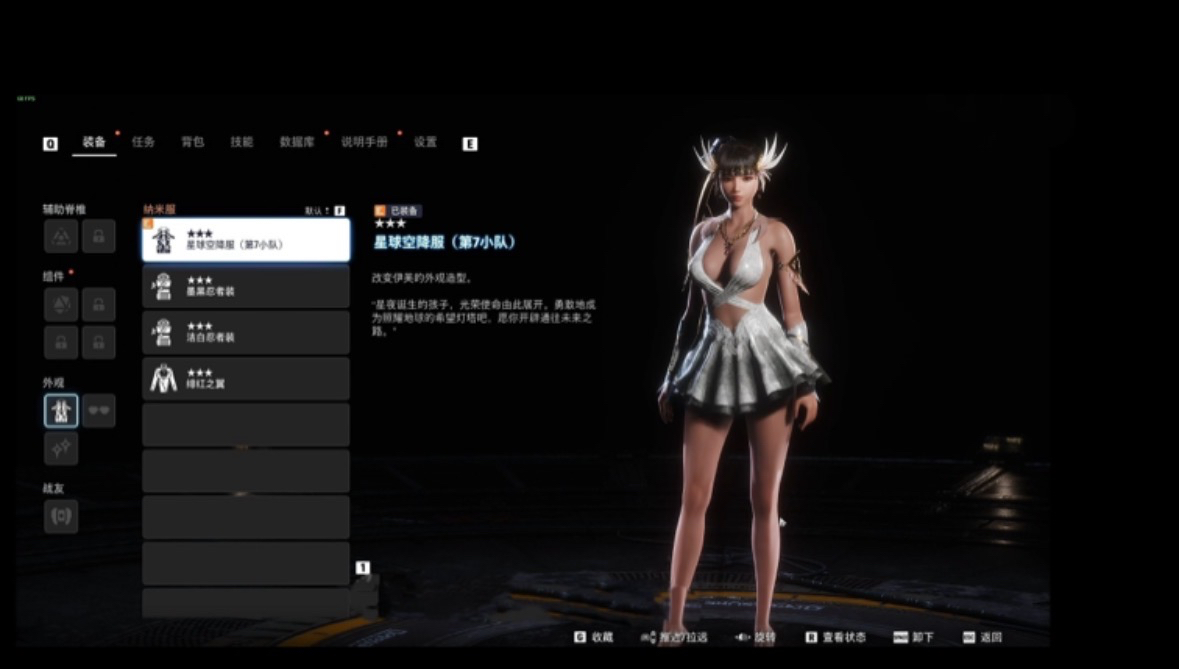The height and width of the screenshot is (669, 1179).
Task: Select the locked 辅助脊椎 slot
Action: tap(98, 236)
